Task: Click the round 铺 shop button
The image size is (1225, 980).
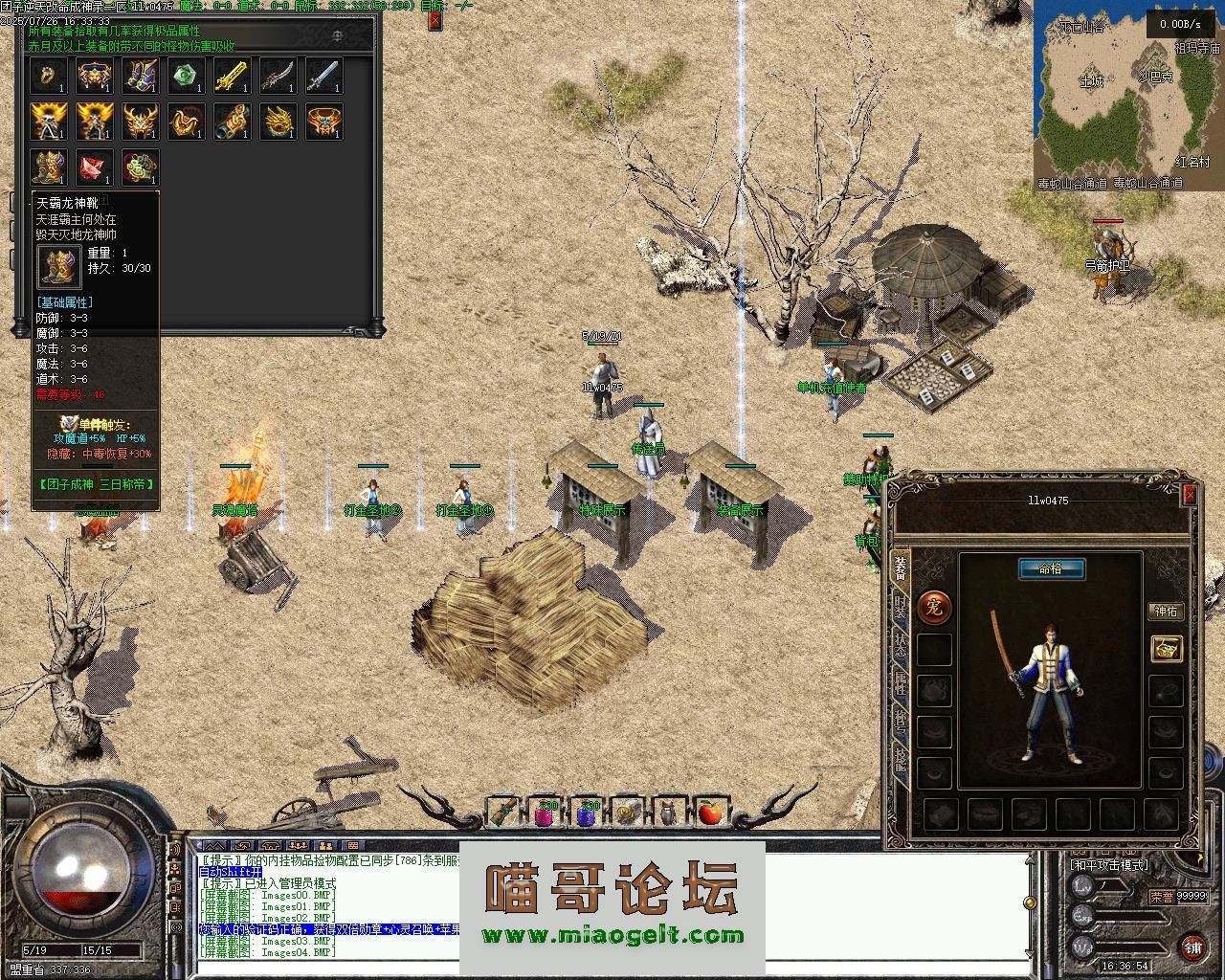Action: pyautogui.click(x=1192, y=946)
